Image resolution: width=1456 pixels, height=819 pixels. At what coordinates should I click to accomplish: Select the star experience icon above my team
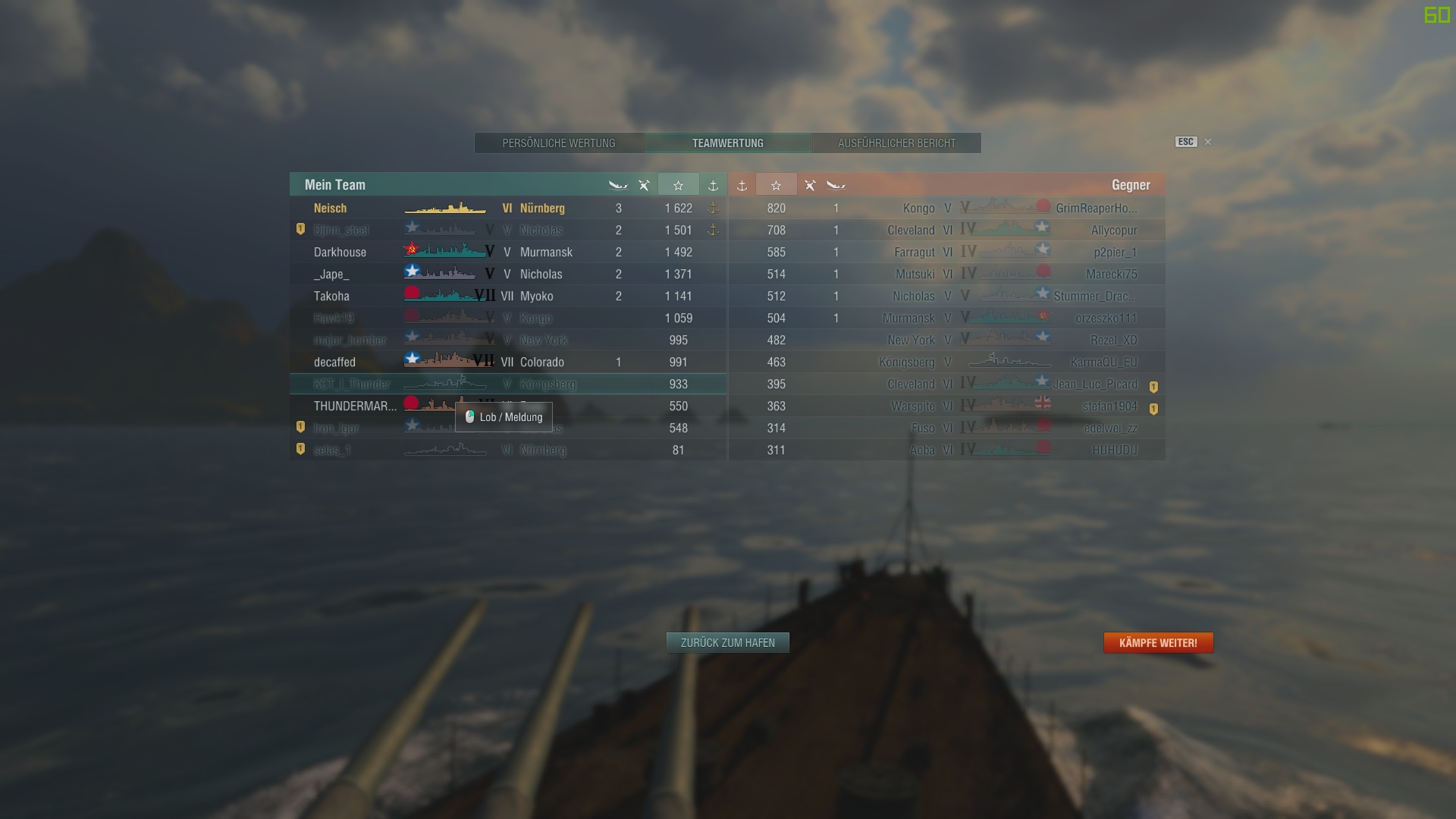[679, 184]
